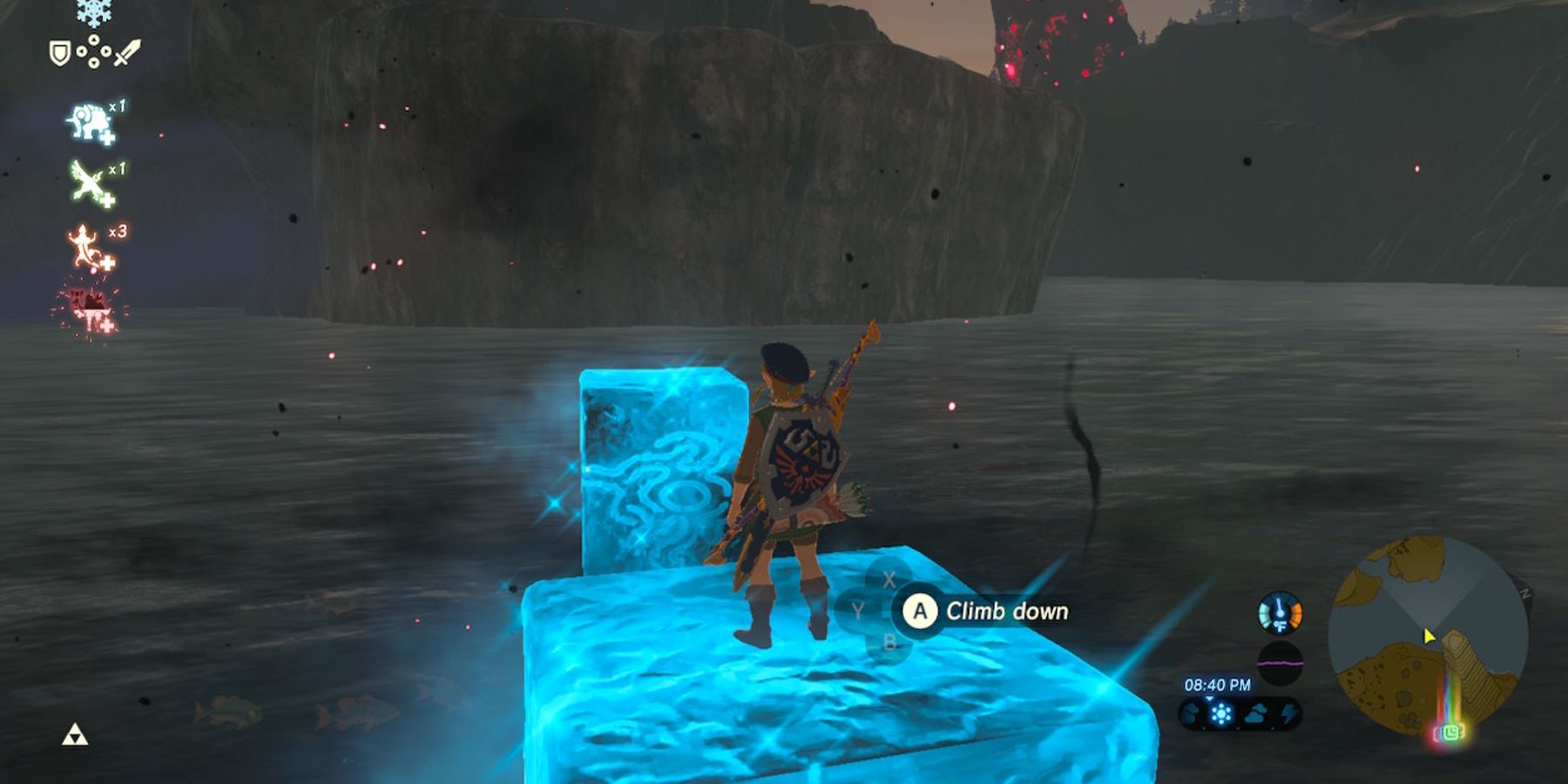
Task: Open the temperature gauge showing °F
Action: [x=1279, y=612]
